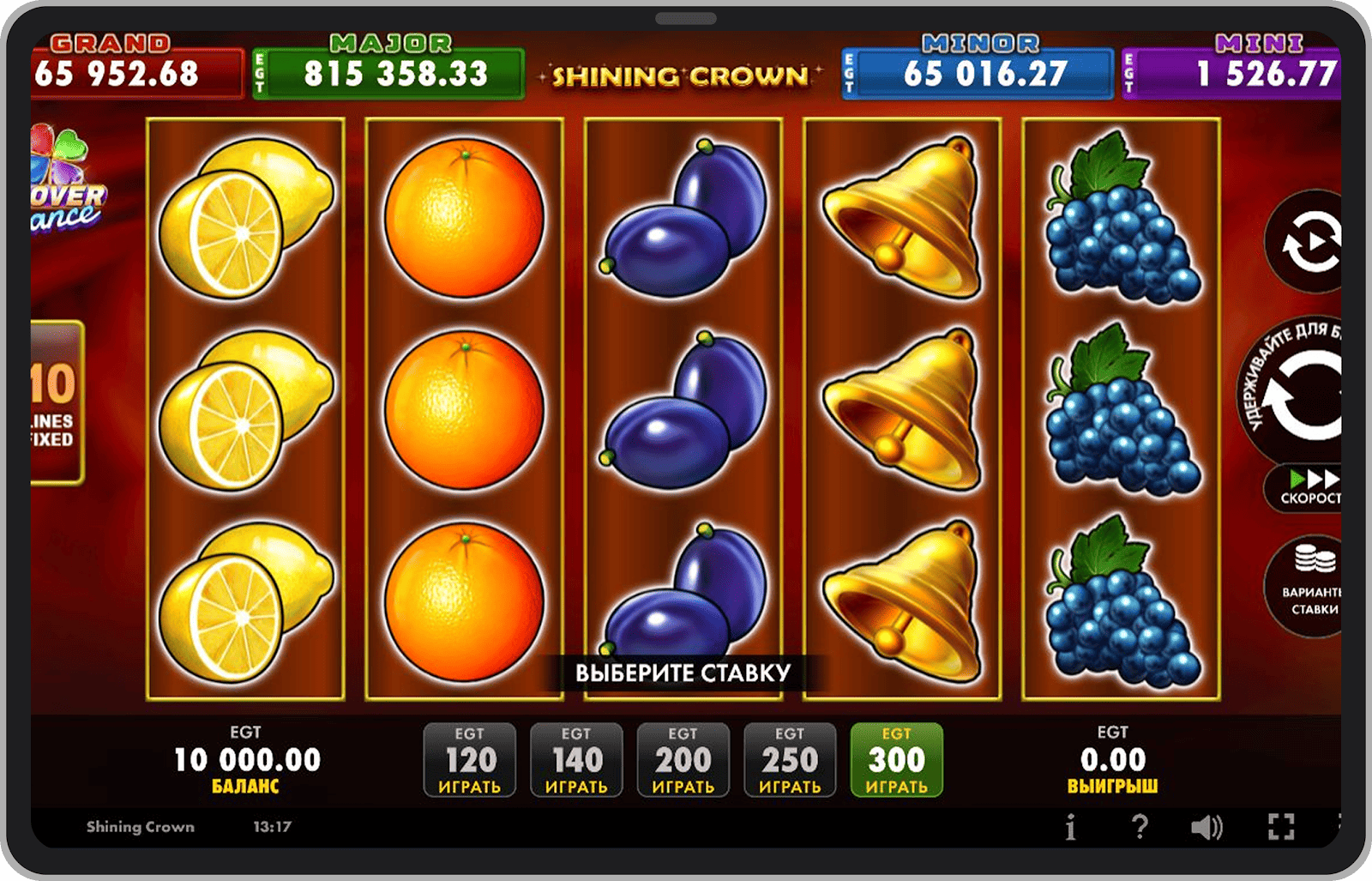Select the EGT 120 bet option
The height and width of the screenshot is (881, 1372).
[469, 759]
